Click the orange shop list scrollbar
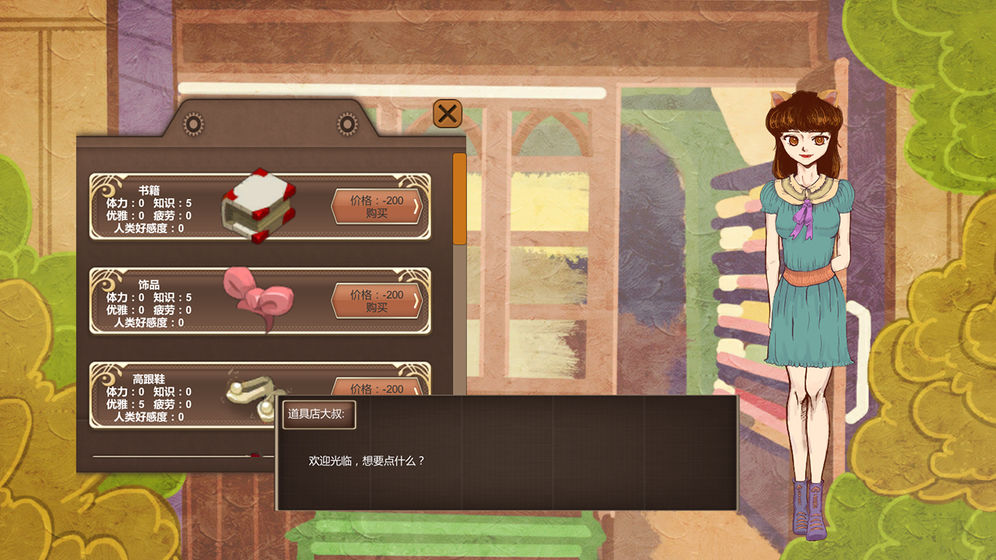This screenshot has height=560, width=996. coord(459,198)
